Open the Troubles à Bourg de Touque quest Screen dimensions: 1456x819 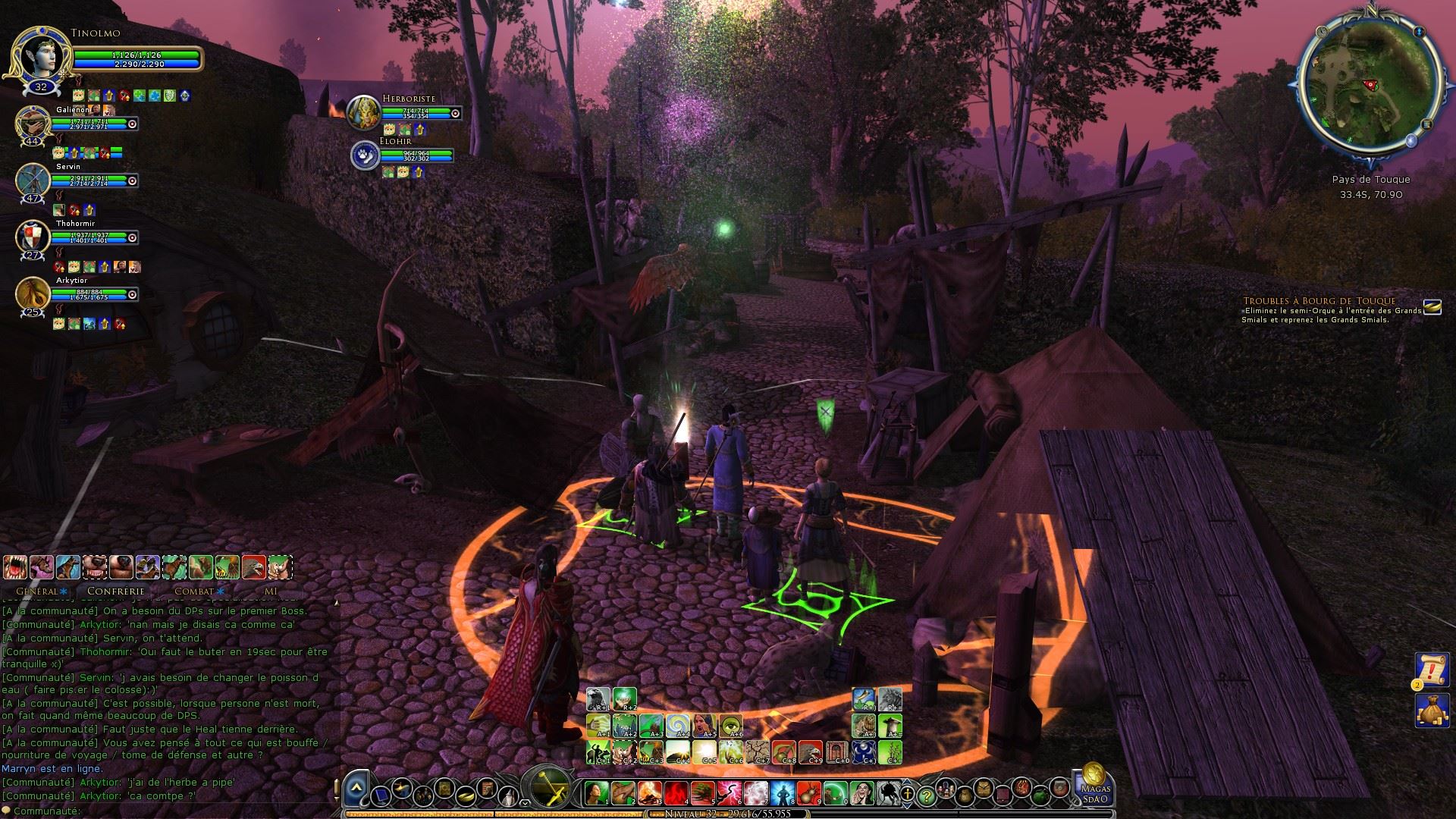click(x=1319, y=301)
